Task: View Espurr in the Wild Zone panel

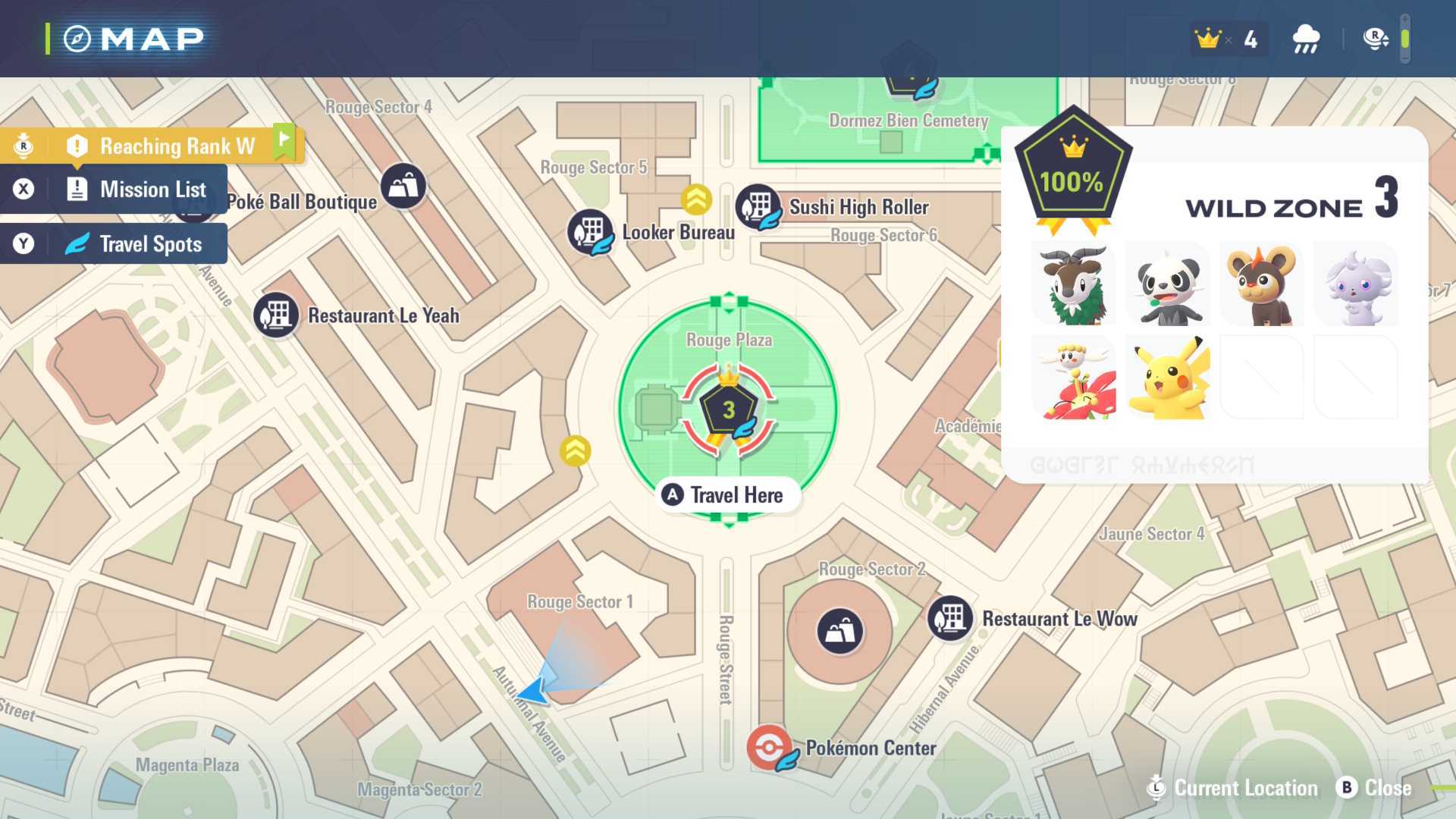Action: click(1355, 285)
